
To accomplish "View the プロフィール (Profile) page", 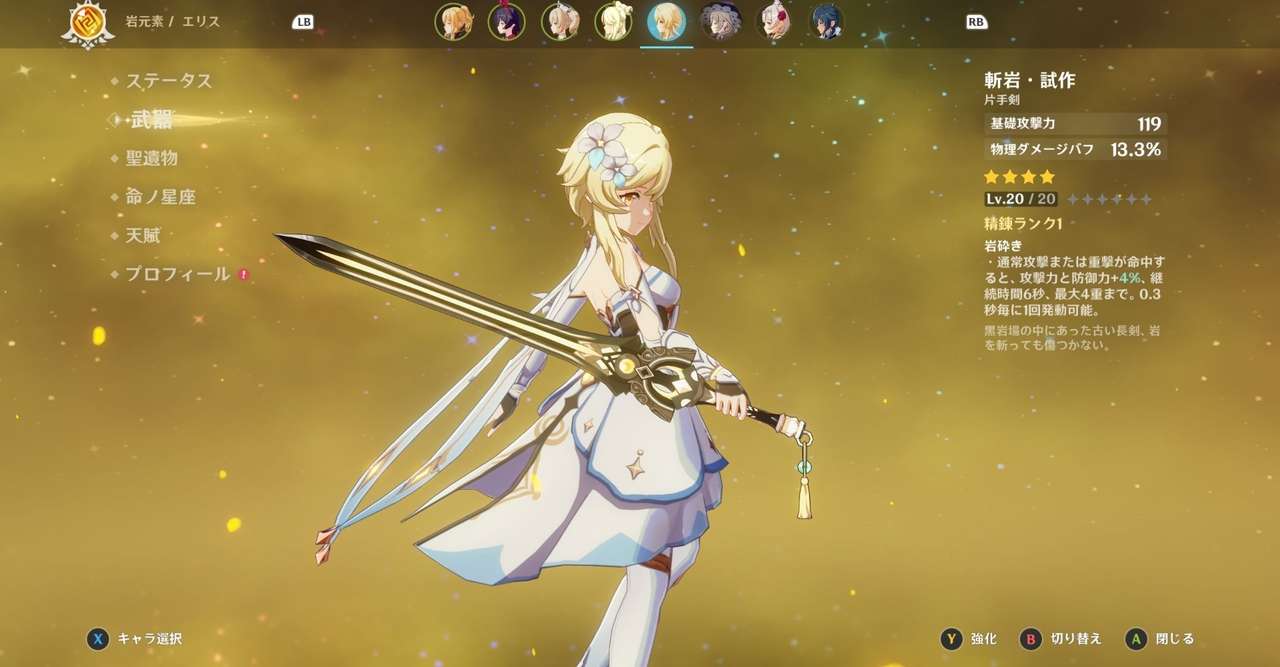I will [x=177, y=274].
